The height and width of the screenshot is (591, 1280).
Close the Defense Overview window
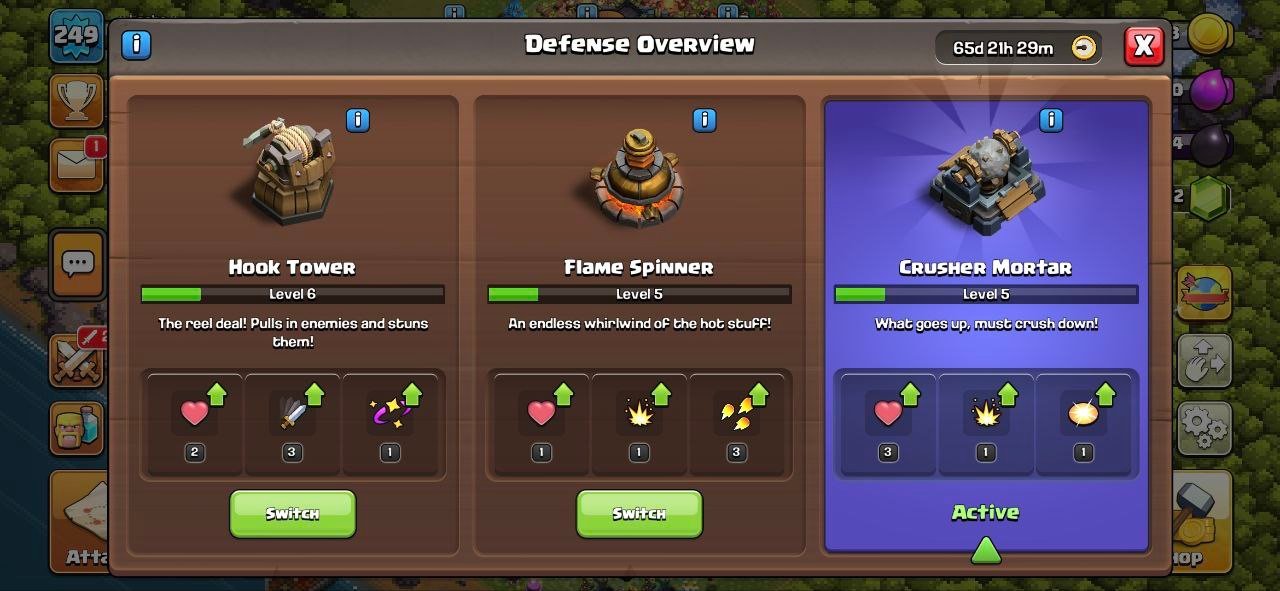1144,45
